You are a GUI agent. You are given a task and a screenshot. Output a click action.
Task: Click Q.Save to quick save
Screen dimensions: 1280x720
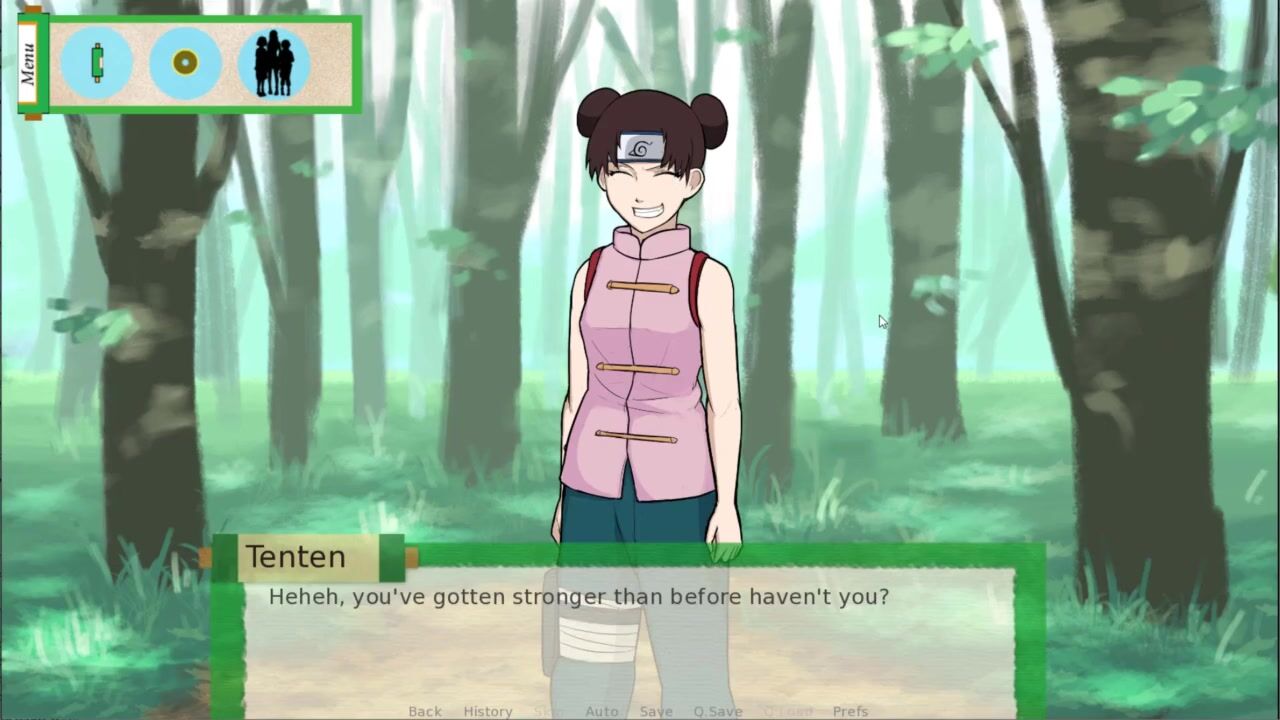click(717, 711)
